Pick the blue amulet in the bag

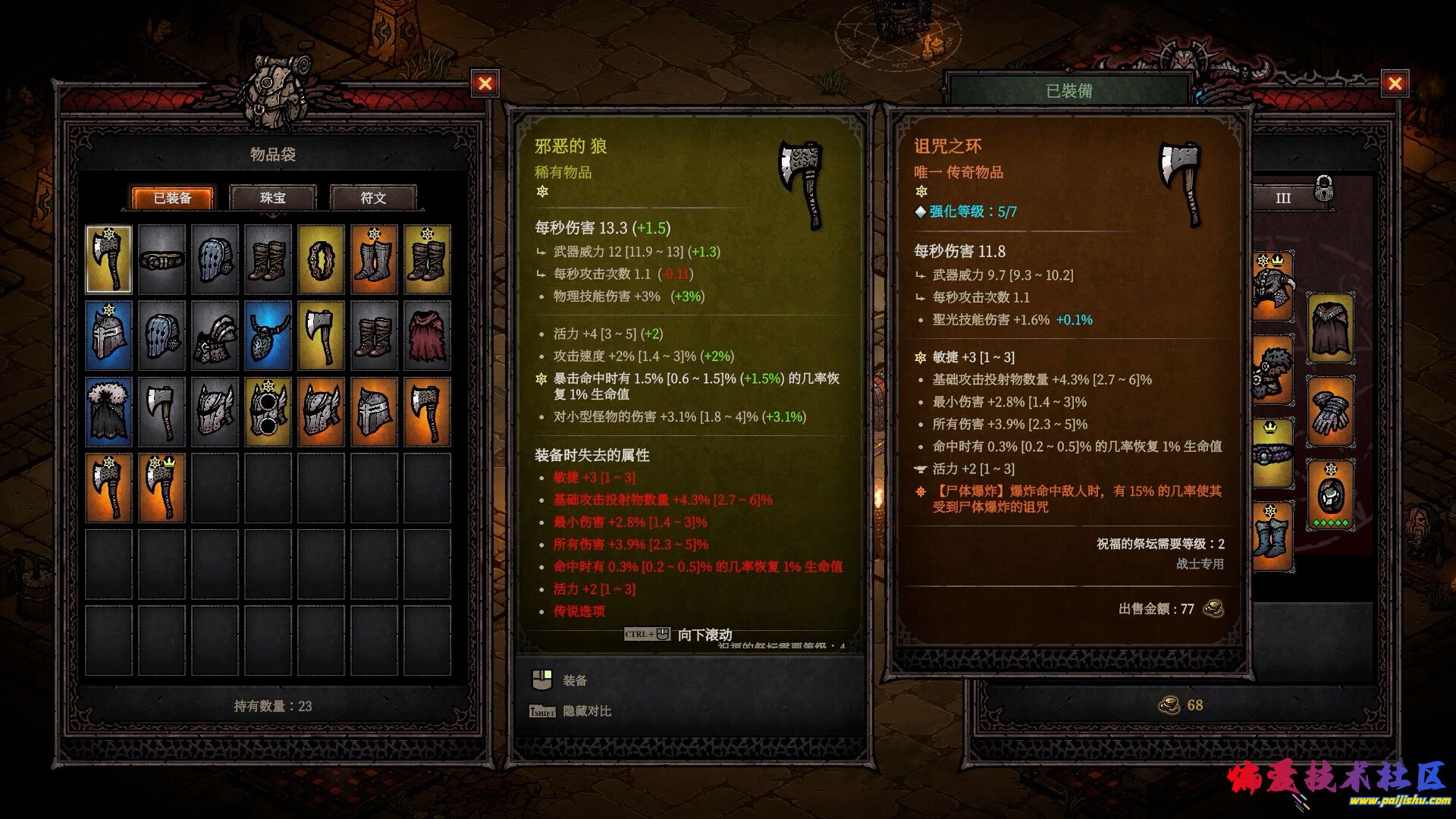click(x=268, y=336)
